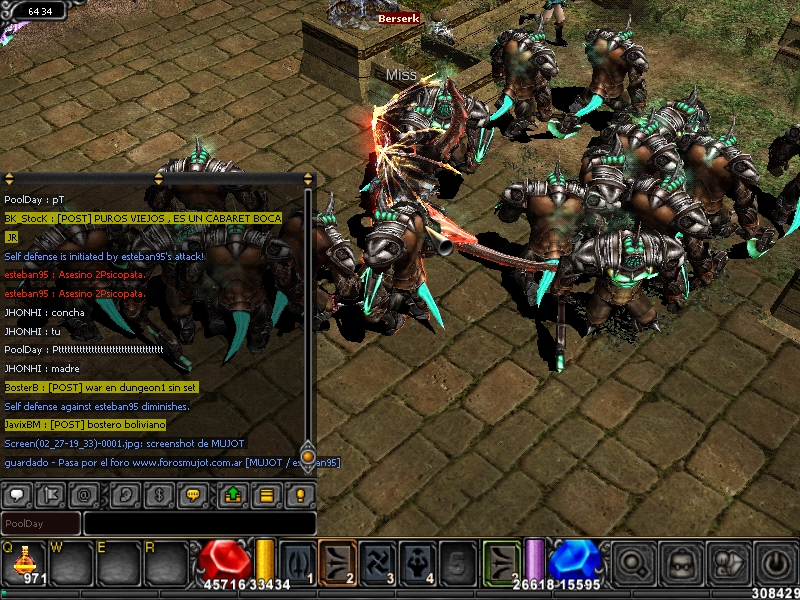Toggle the flag chat filter button

[x=51, y=494]
